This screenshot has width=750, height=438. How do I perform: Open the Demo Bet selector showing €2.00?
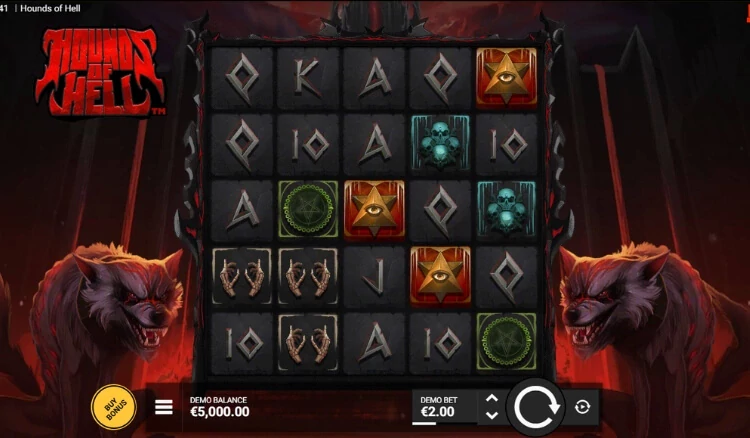click(x=440, y=406)
